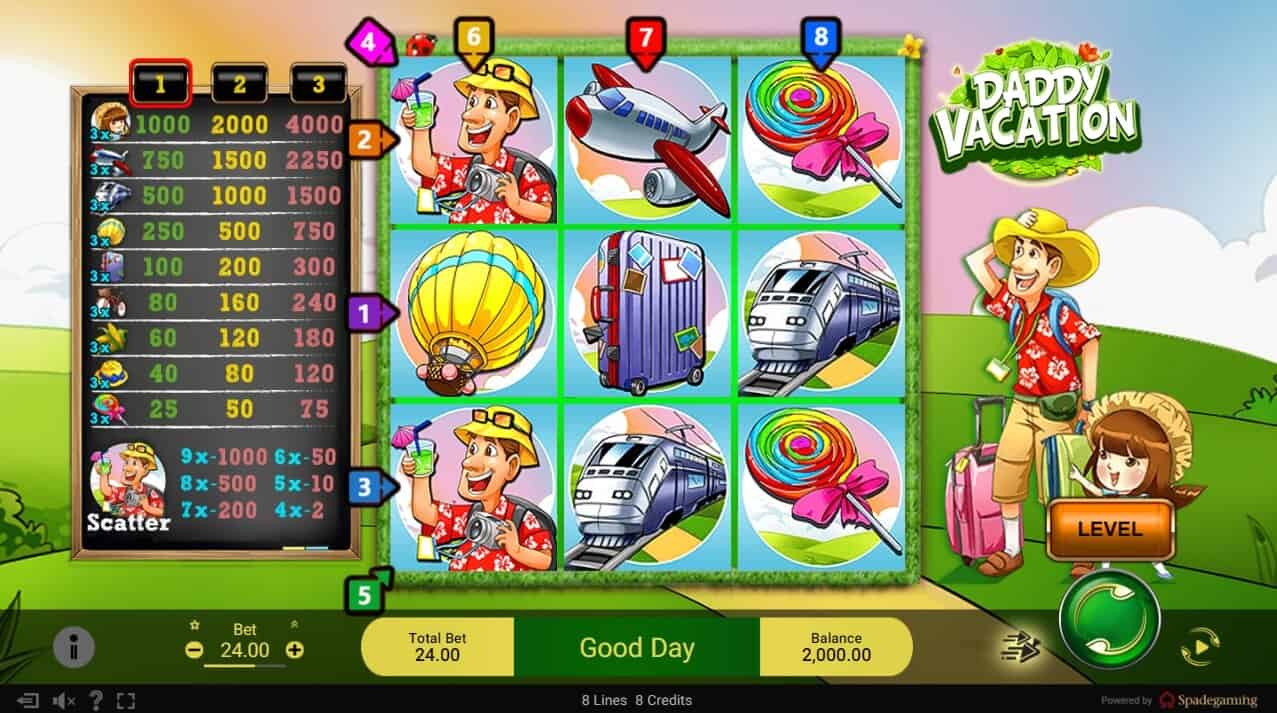Click the red payline 7 marker
Image resolution: width=1277 pixels, height=713 pixels.
(645, 40)
